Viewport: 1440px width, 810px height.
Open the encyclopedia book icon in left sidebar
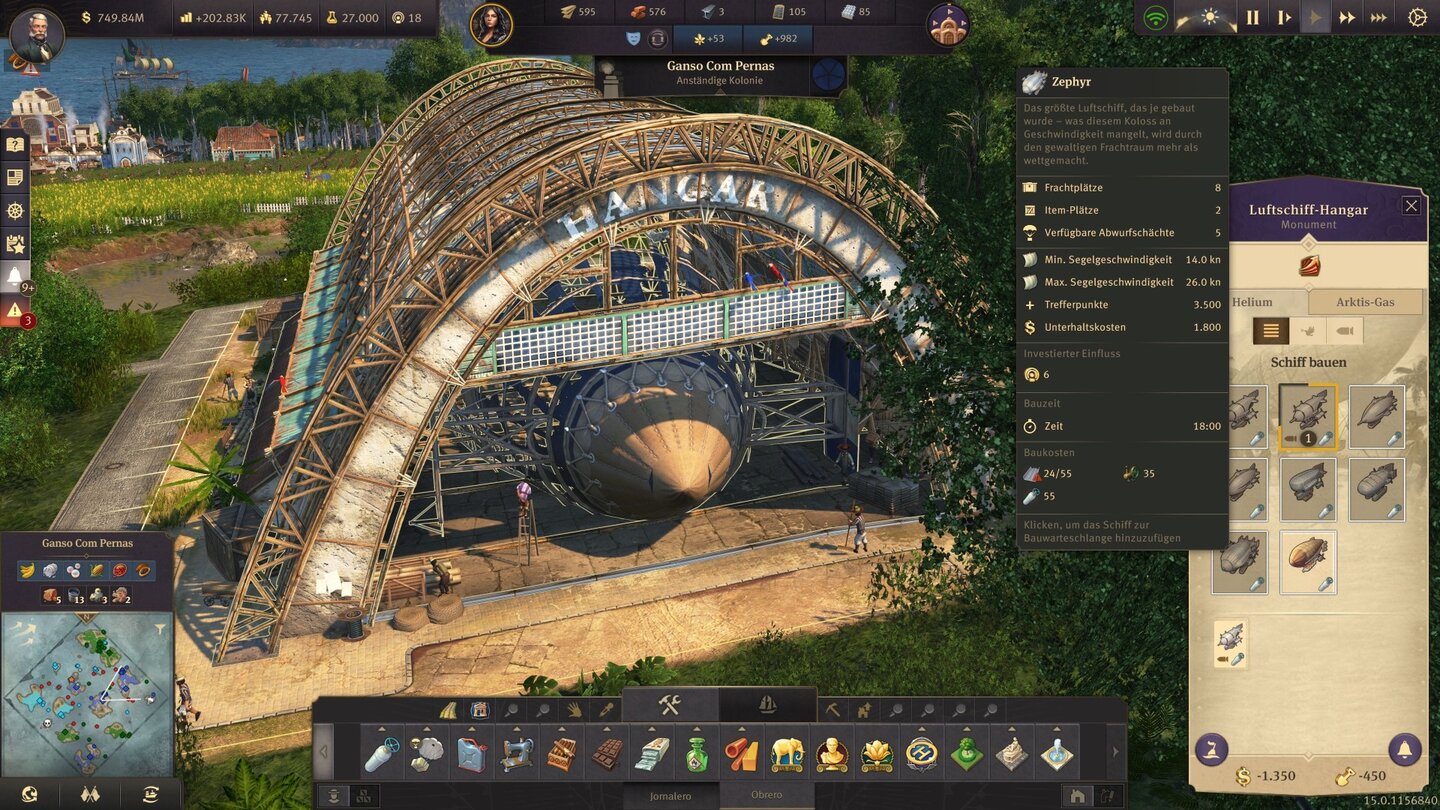[x=14, y=144]
